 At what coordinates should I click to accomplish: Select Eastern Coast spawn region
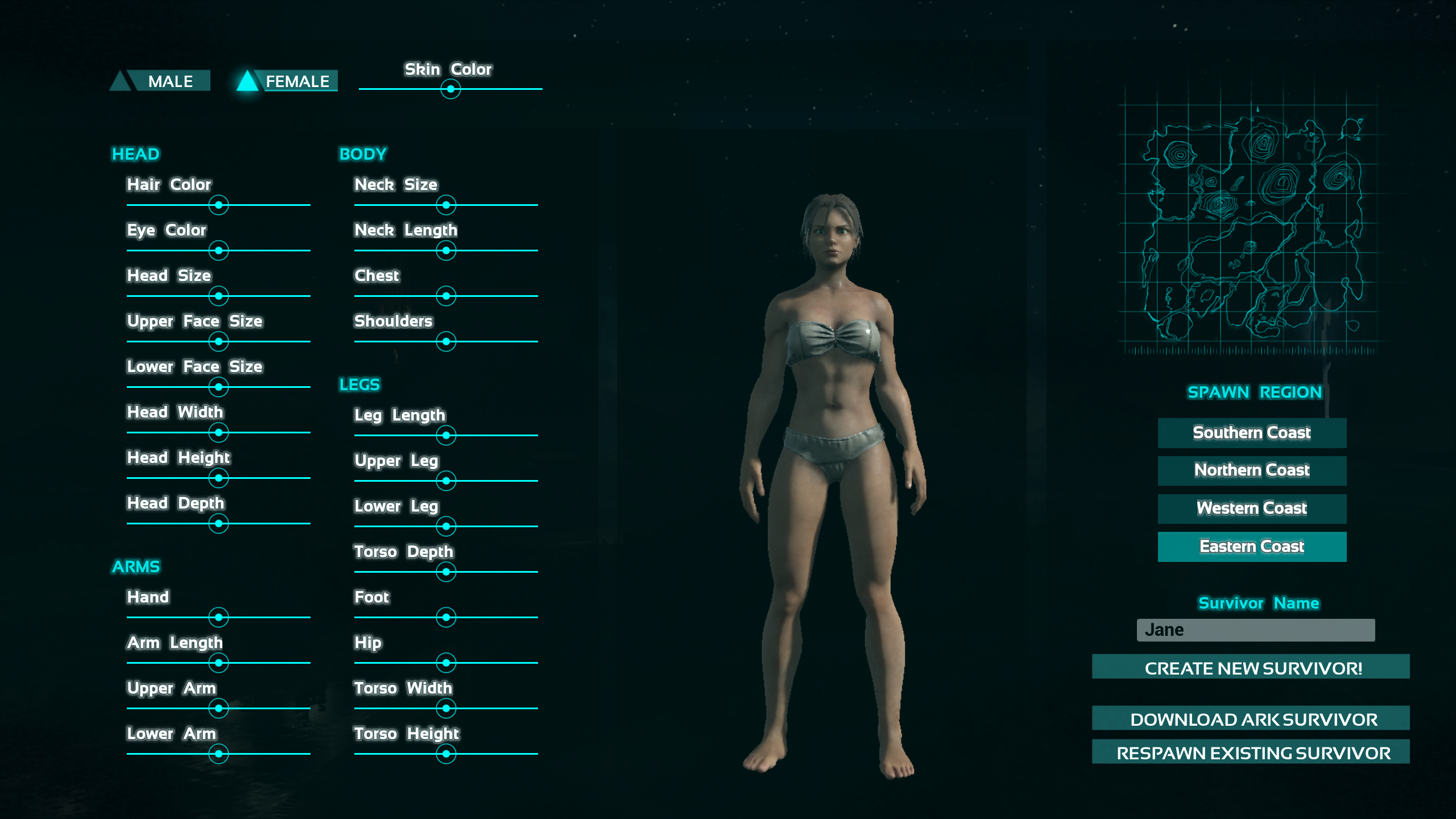1252,547
